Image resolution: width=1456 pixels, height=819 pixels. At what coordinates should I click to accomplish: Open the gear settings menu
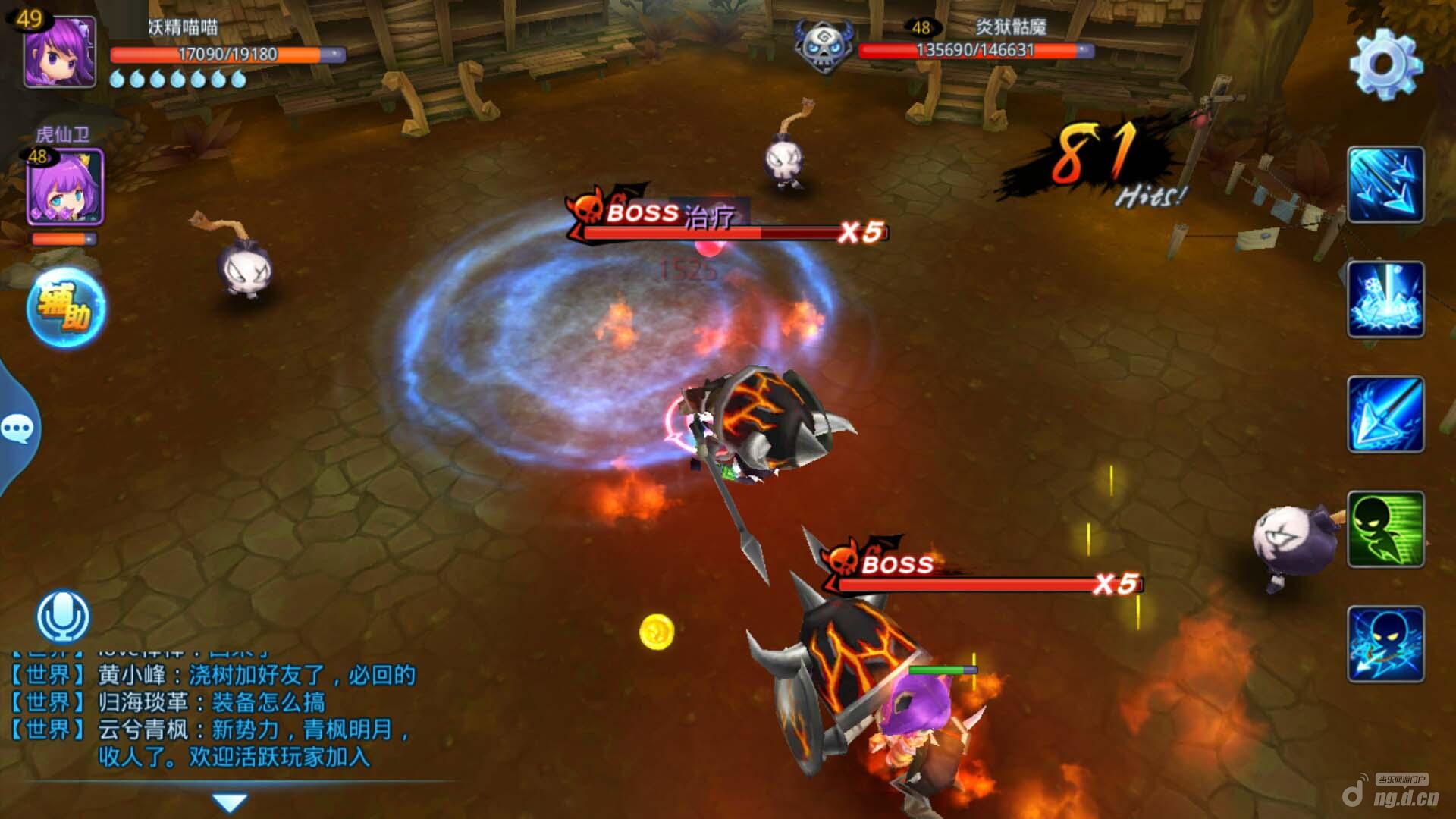tap(1385, 64)
